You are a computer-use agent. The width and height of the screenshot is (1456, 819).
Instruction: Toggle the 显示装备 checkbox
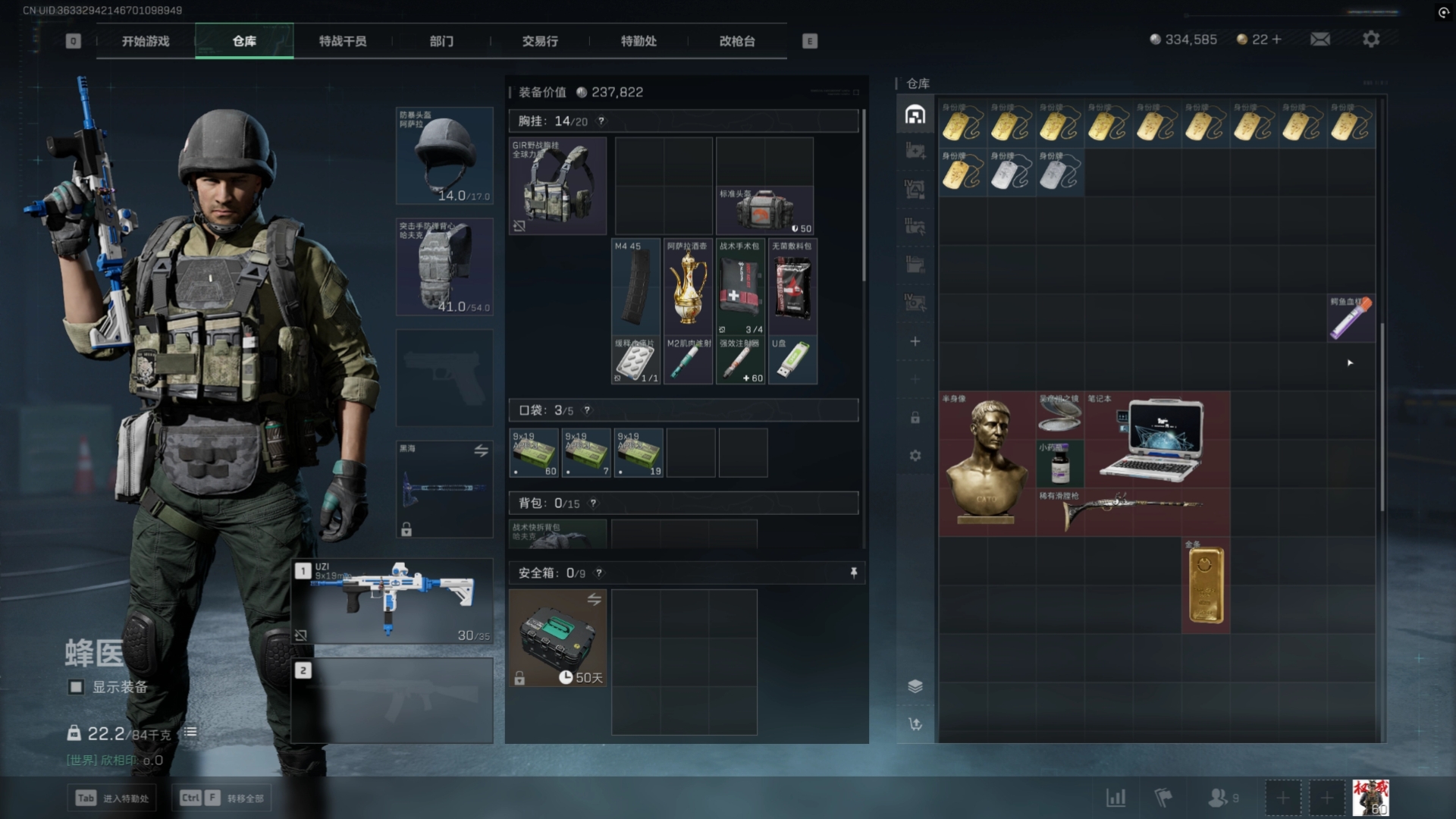[x=76, y=687]
